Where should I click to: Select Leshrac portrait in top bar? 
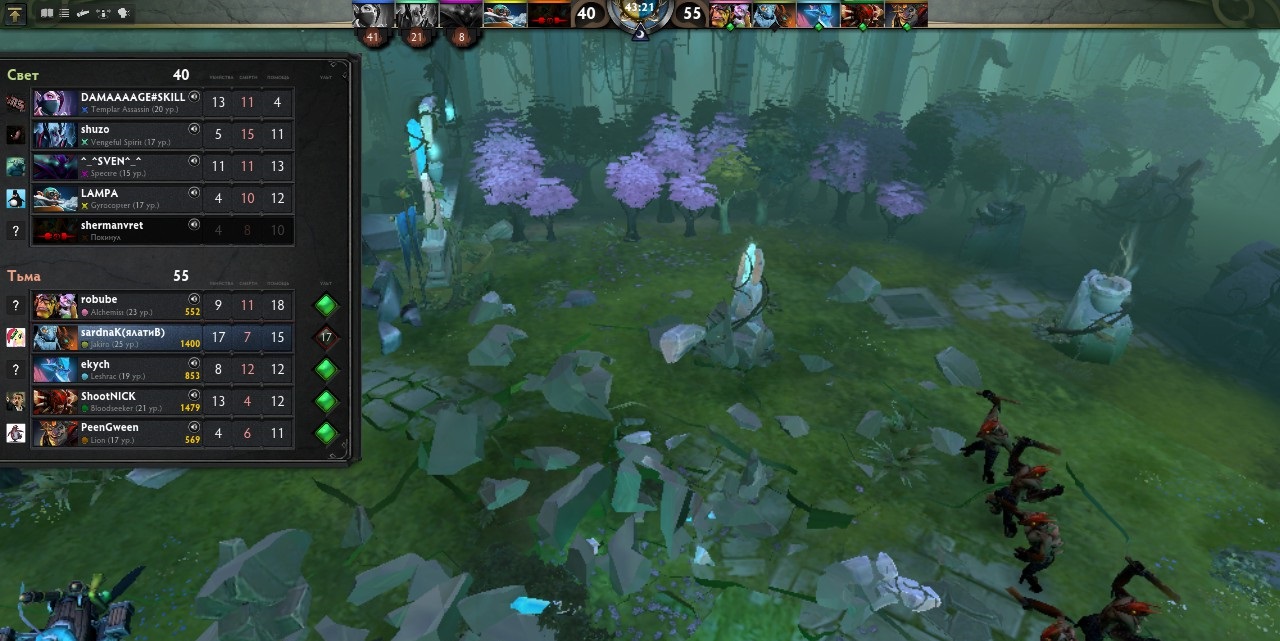(x=817, y=14)
